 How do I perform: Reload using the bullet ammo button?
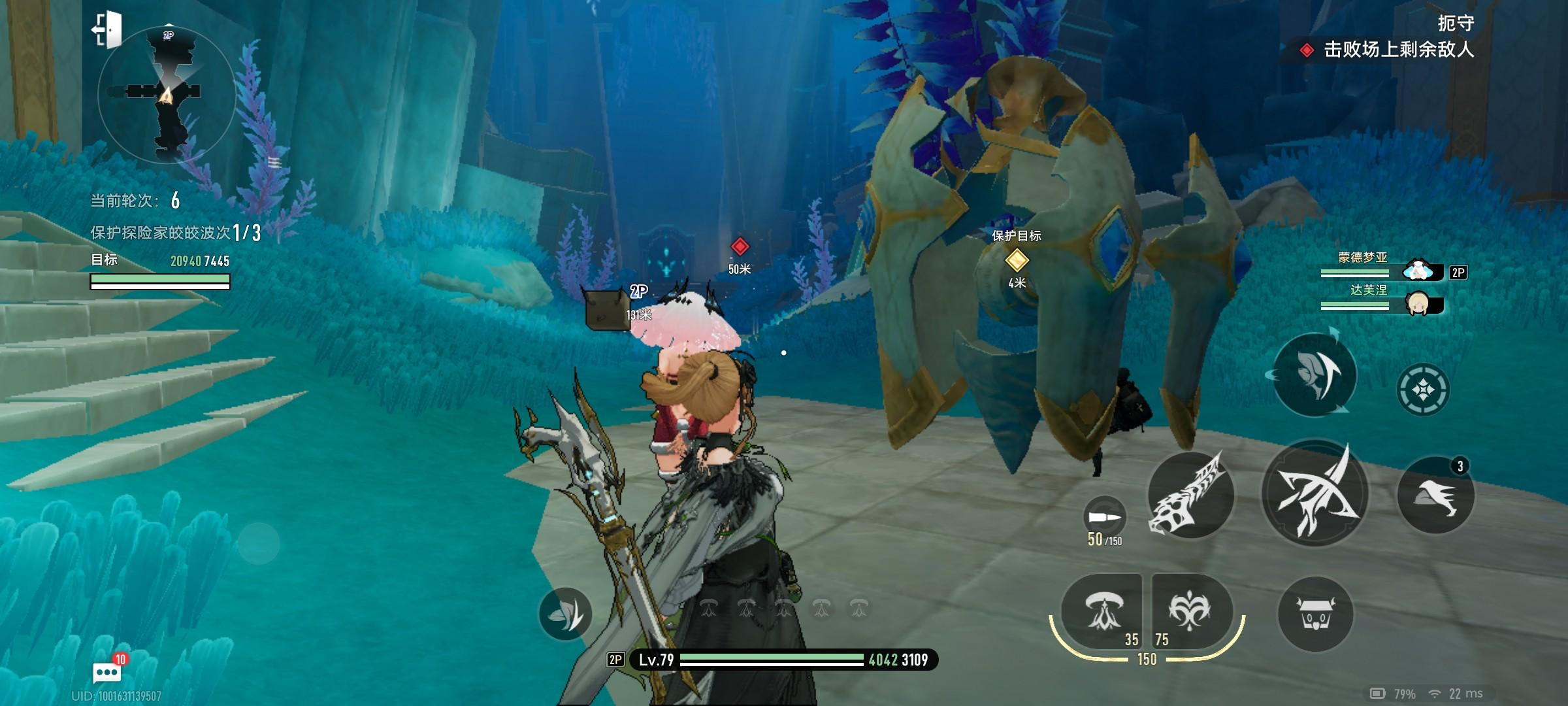(1104, 516)
